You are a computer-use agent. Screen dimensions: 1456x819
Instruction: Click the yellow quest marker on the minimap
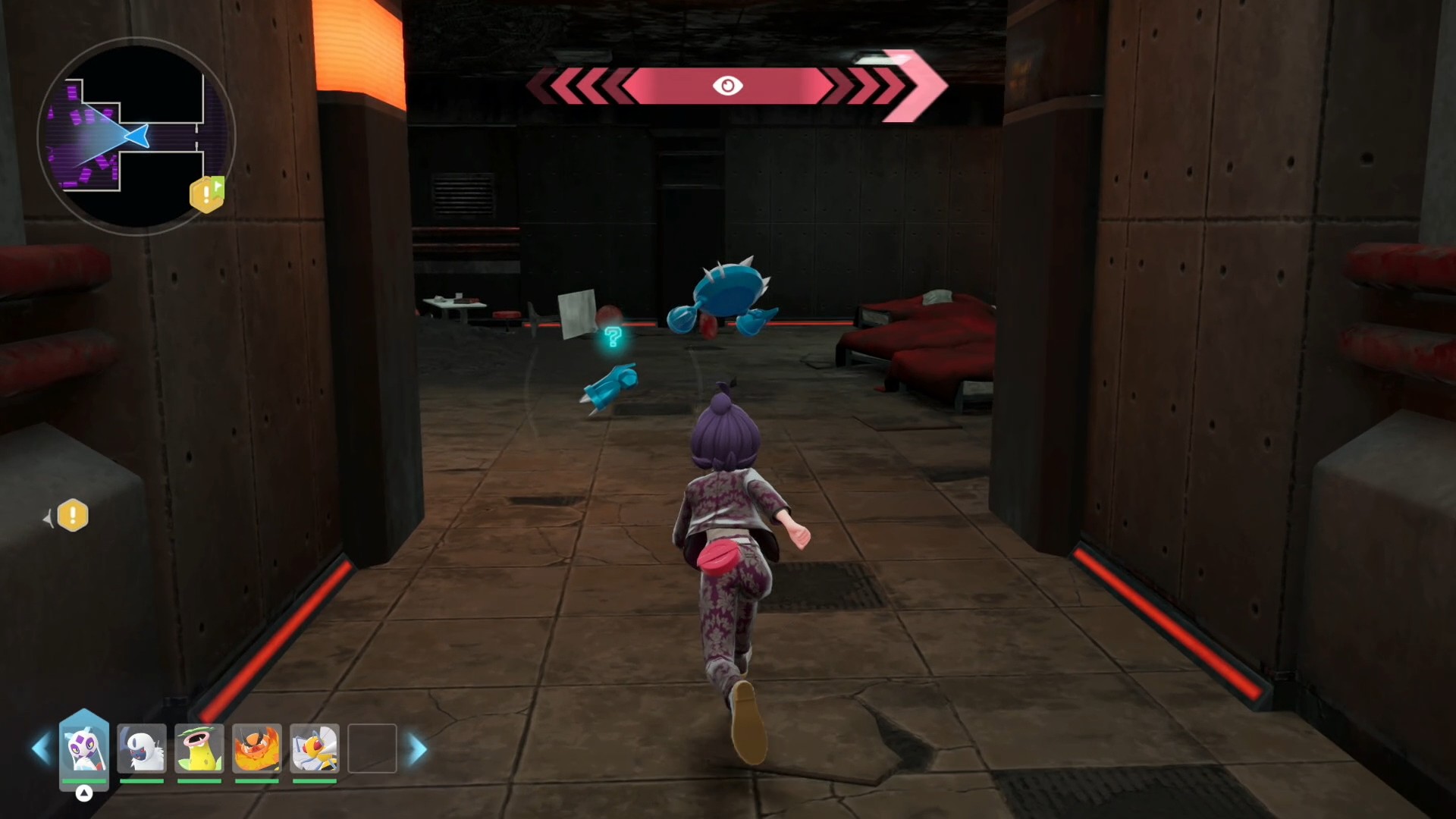pos(206,195)
